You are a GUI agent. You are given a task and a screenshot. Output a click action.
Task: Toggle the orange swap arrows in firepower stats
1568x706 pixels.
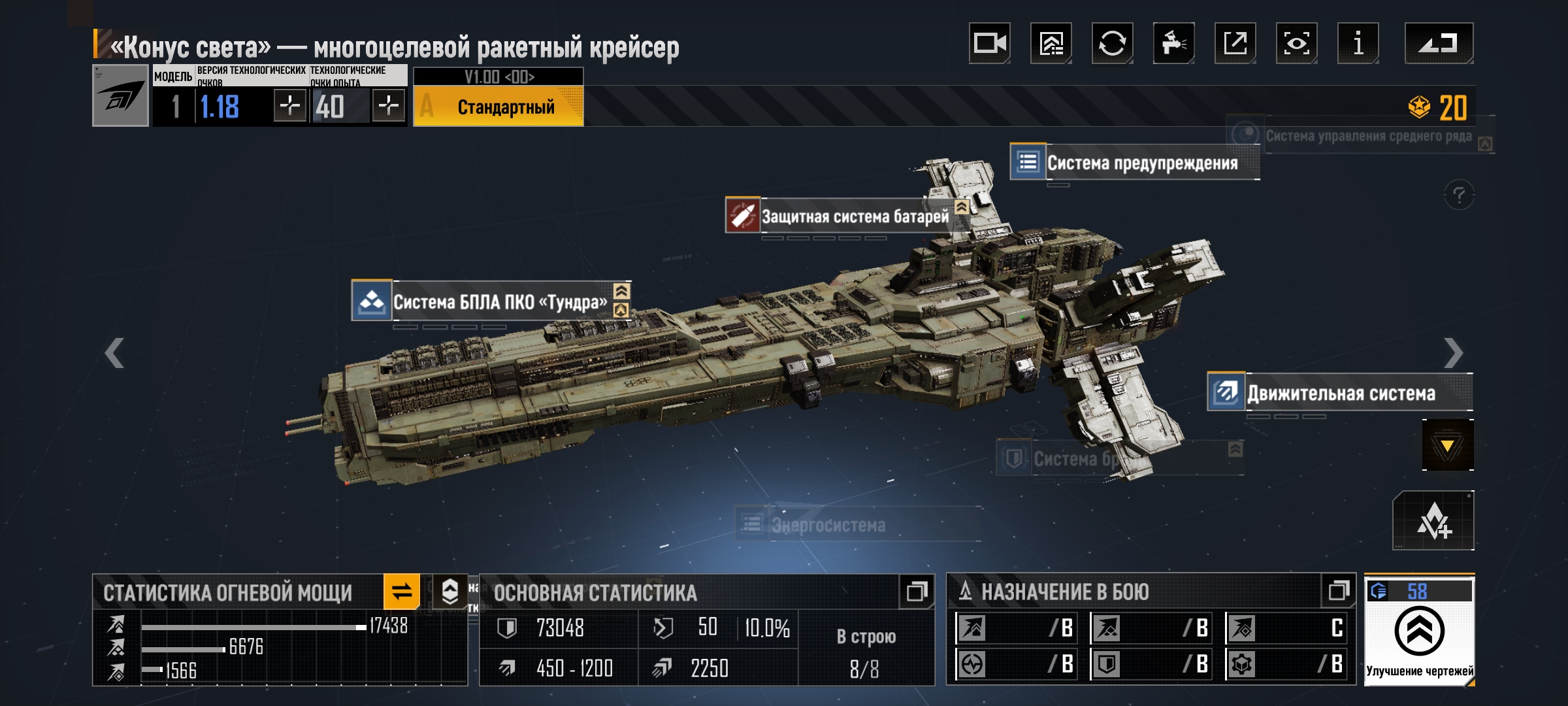tap(401, 592)
